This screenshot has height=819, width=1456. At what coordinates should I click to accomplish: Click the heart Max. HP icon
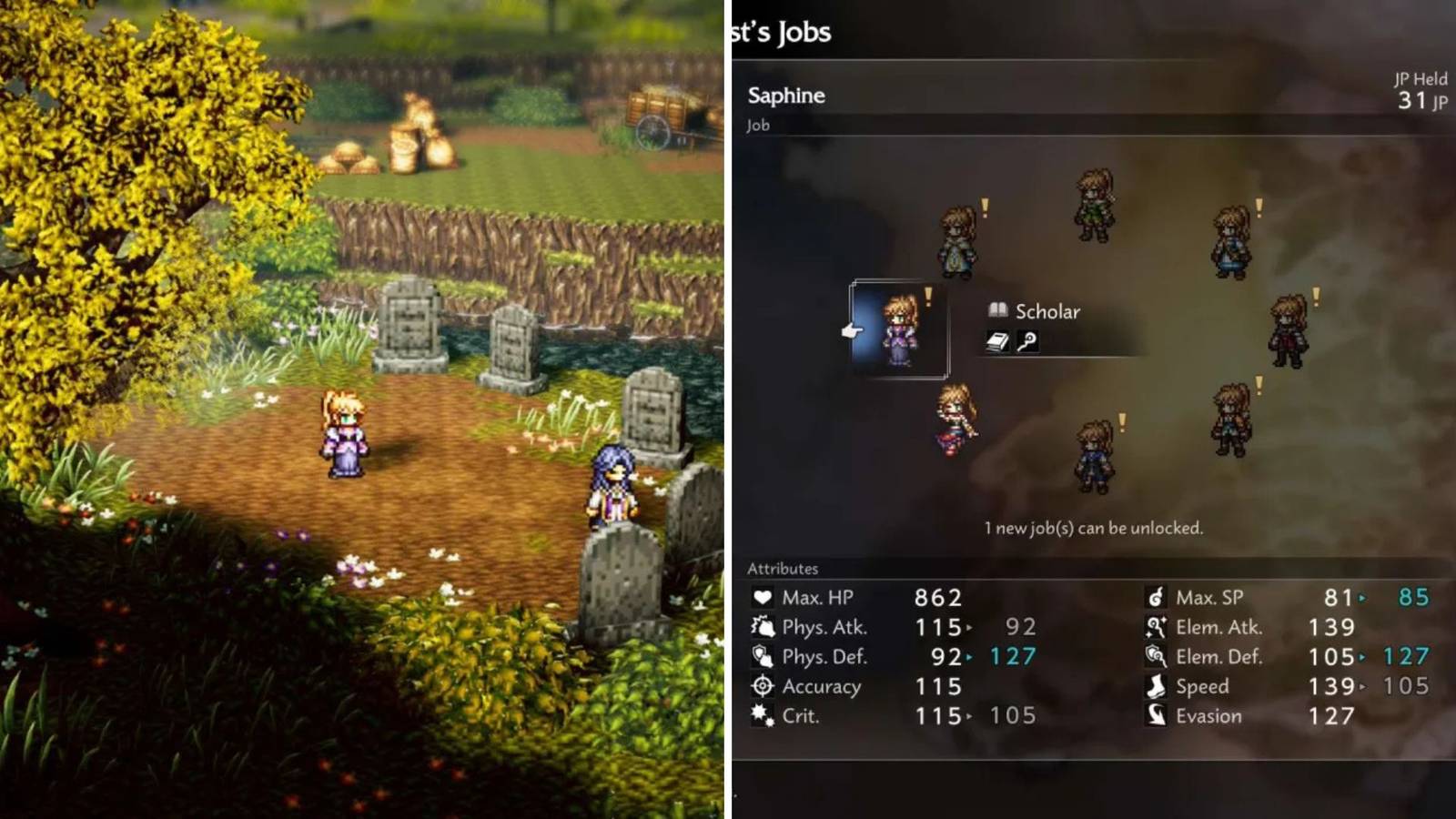763,598
